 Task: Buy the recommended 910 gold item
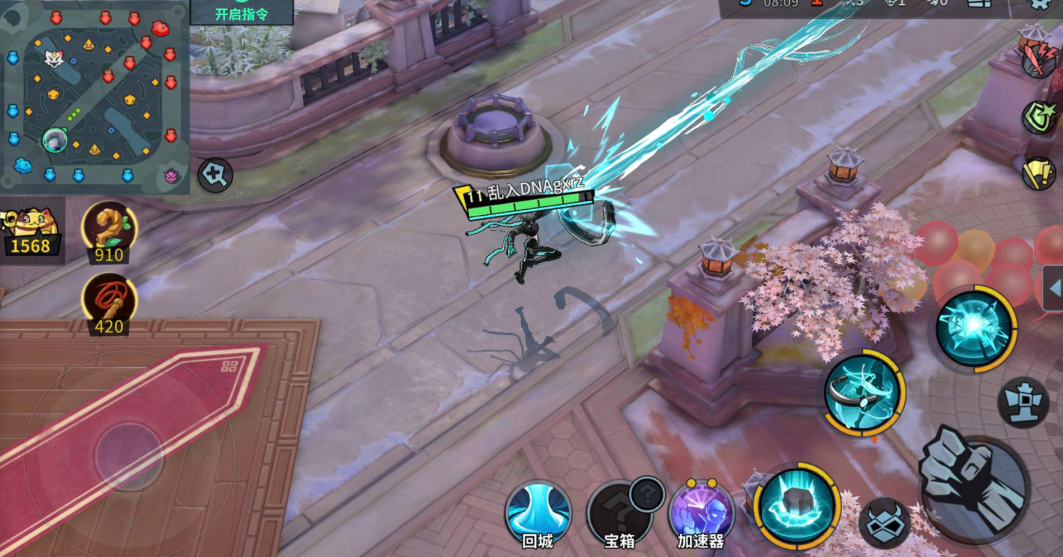108,231
